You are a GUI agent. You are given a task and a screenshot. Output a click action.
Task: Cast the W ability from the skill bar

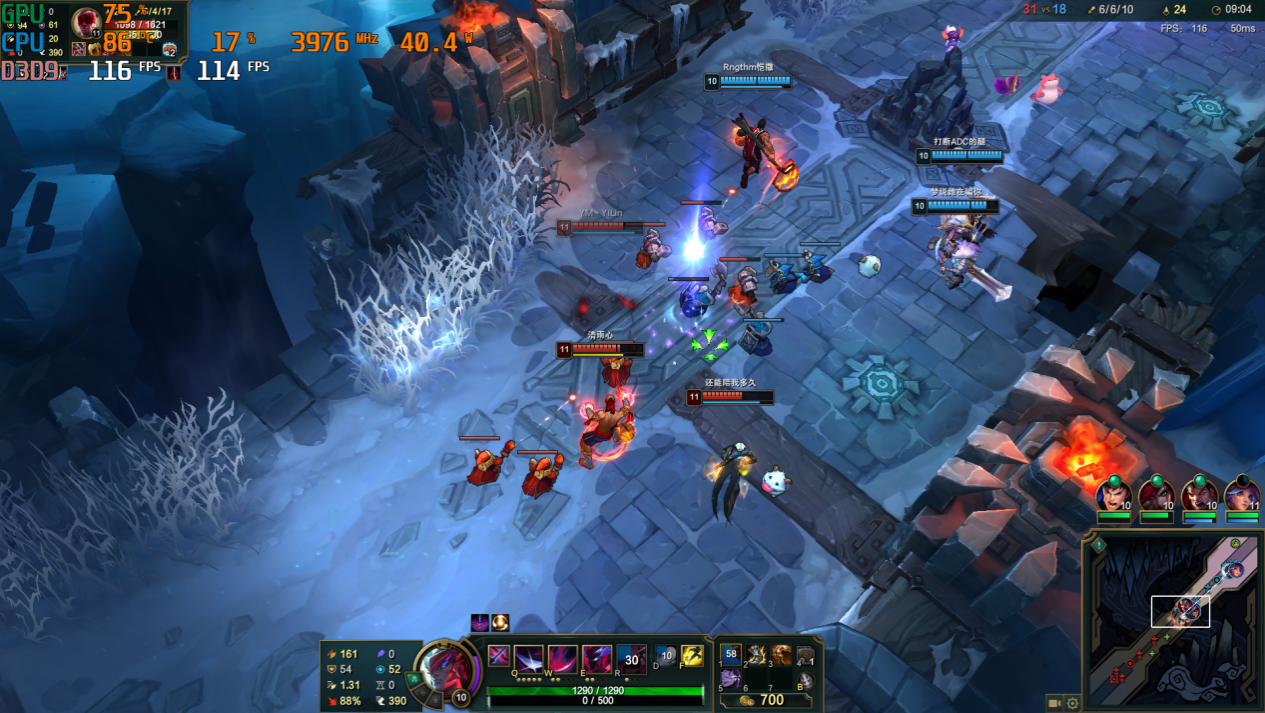pos(562,658)
